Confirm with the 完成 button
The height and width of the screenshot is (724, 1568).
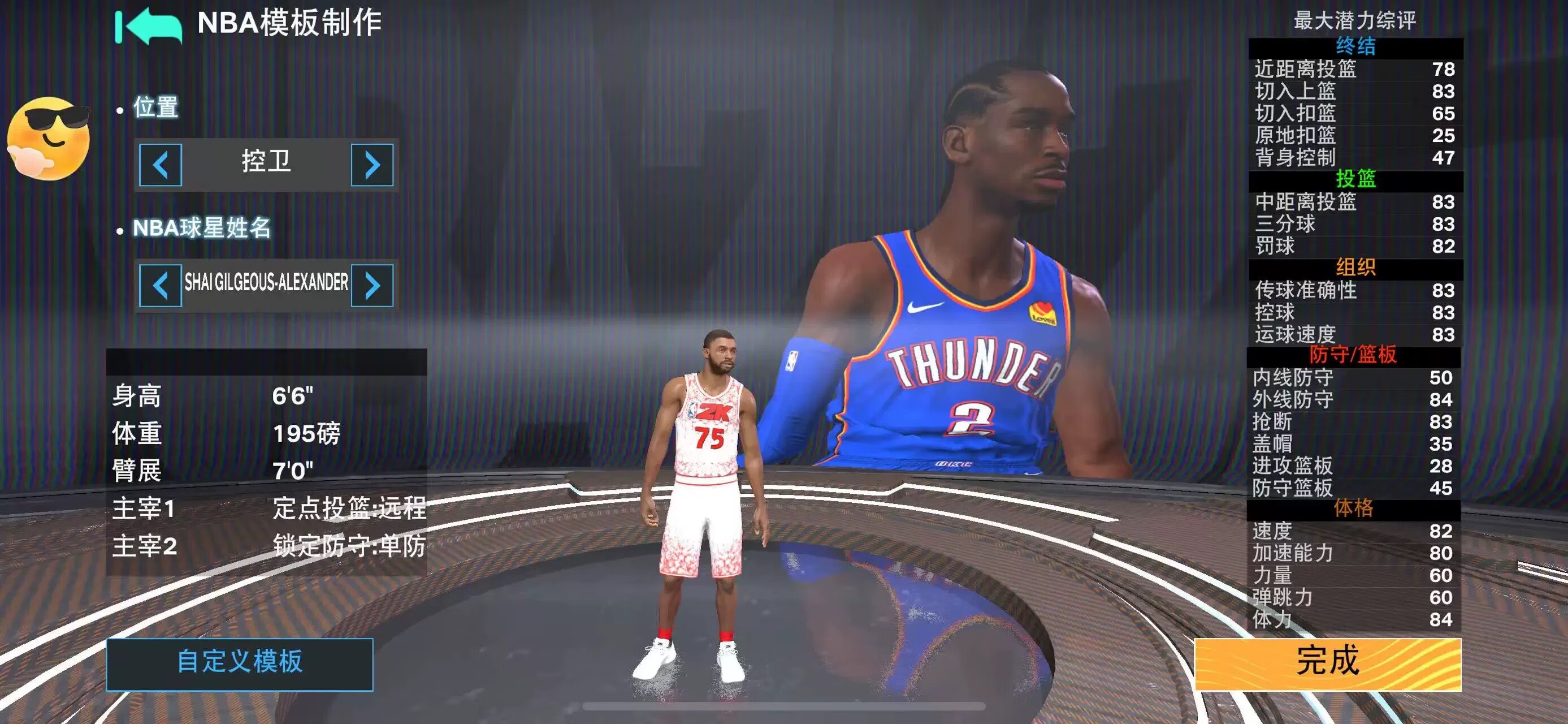1328,663
